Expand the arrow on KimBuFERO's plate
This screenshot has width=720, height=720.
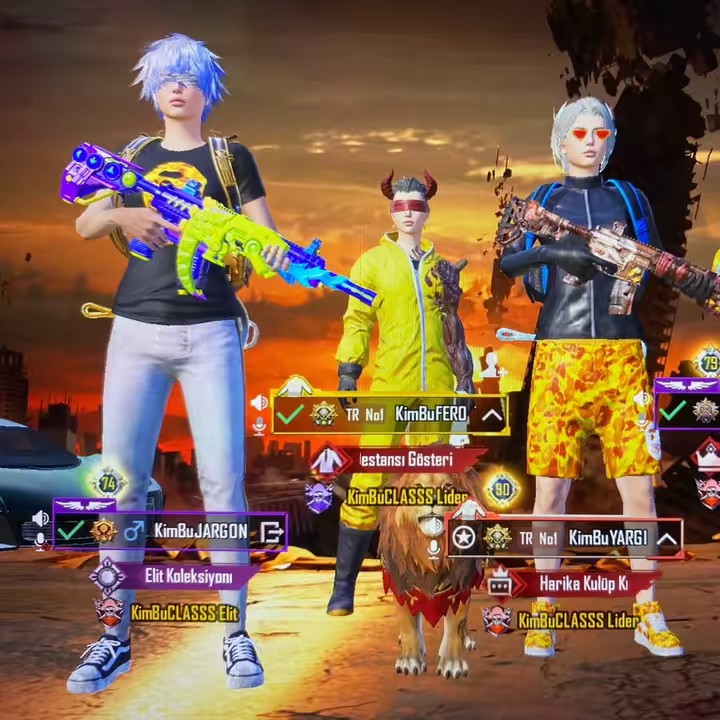coord(492,413)
